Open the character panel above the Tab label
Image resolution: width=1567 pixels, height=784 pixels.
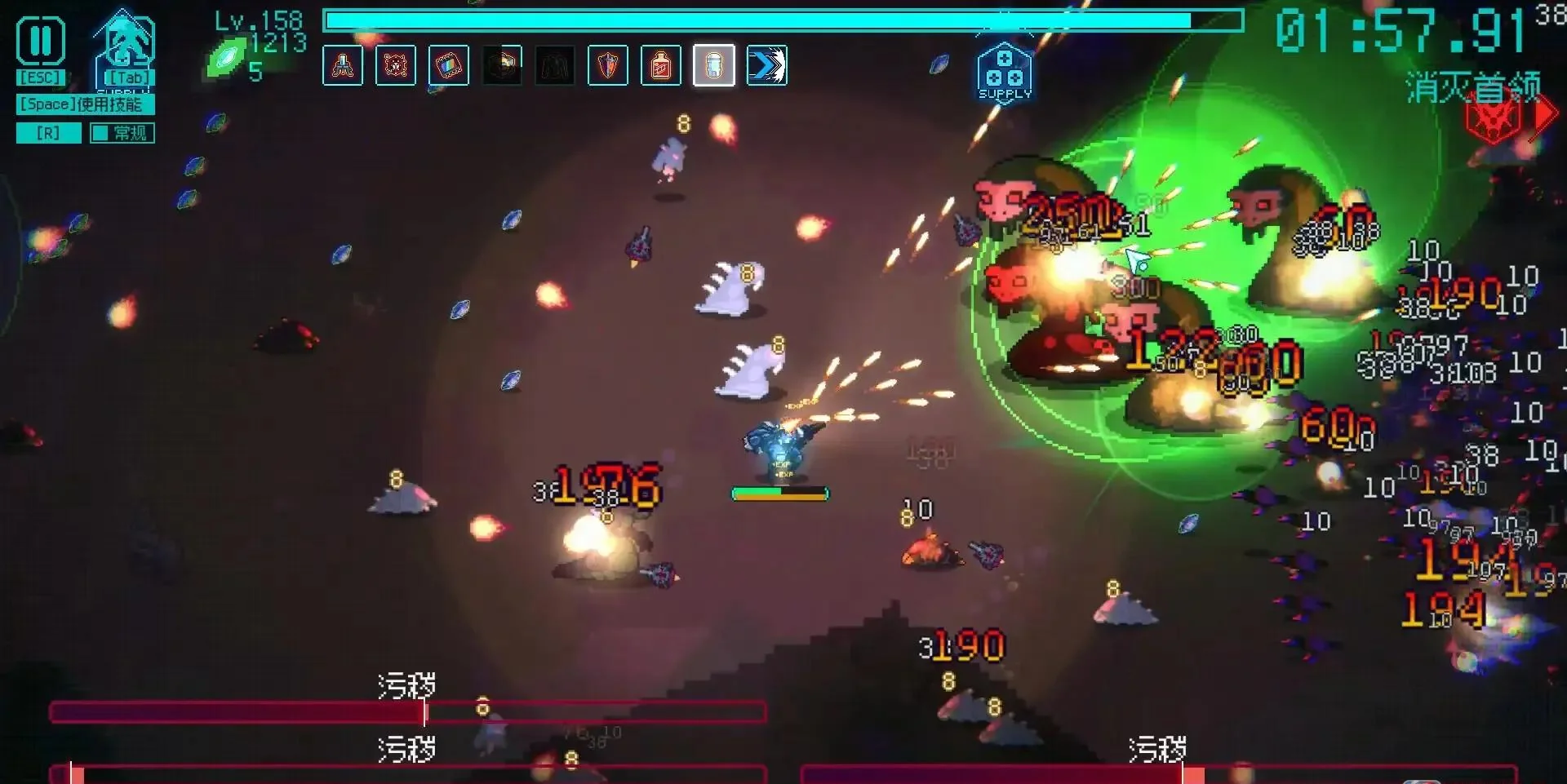[125, 42]
